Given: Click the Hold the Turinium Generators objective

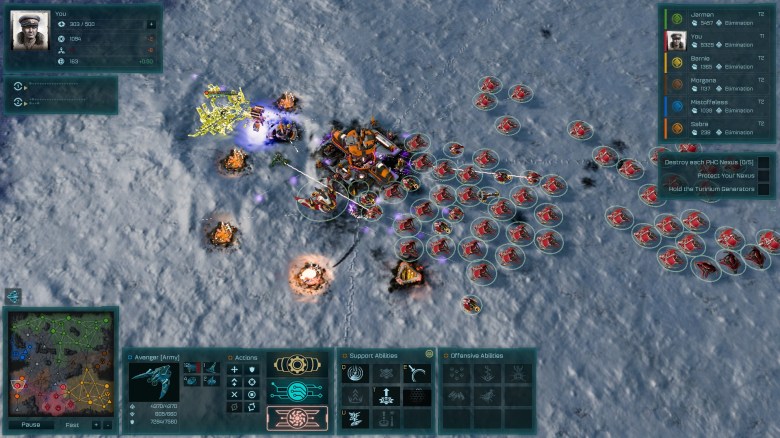Looking at the screenshot, I should tap(708, 188).
